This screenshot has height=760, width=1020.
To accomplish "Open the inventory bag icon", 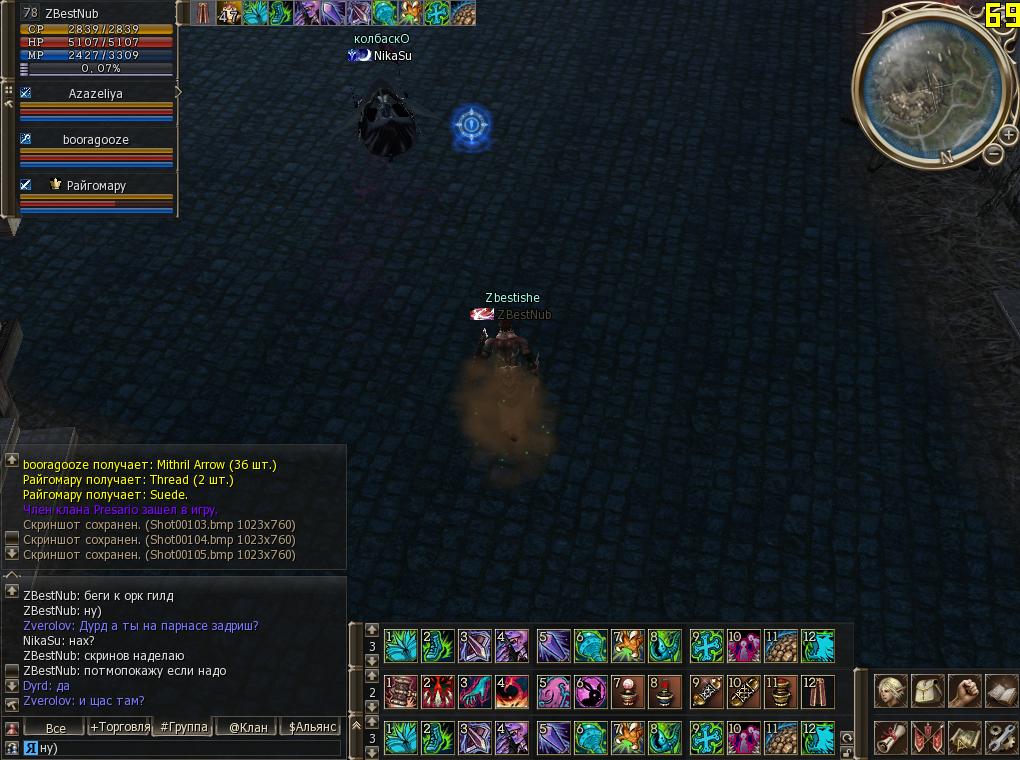I will pyautogui.click(x=927, y=691).
